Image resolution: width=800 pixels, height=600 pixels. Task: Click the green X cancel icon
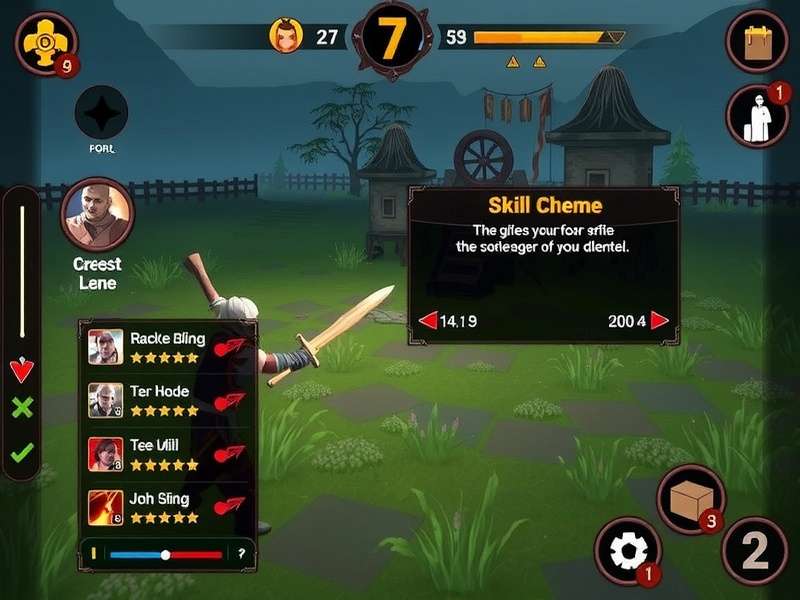21,408
